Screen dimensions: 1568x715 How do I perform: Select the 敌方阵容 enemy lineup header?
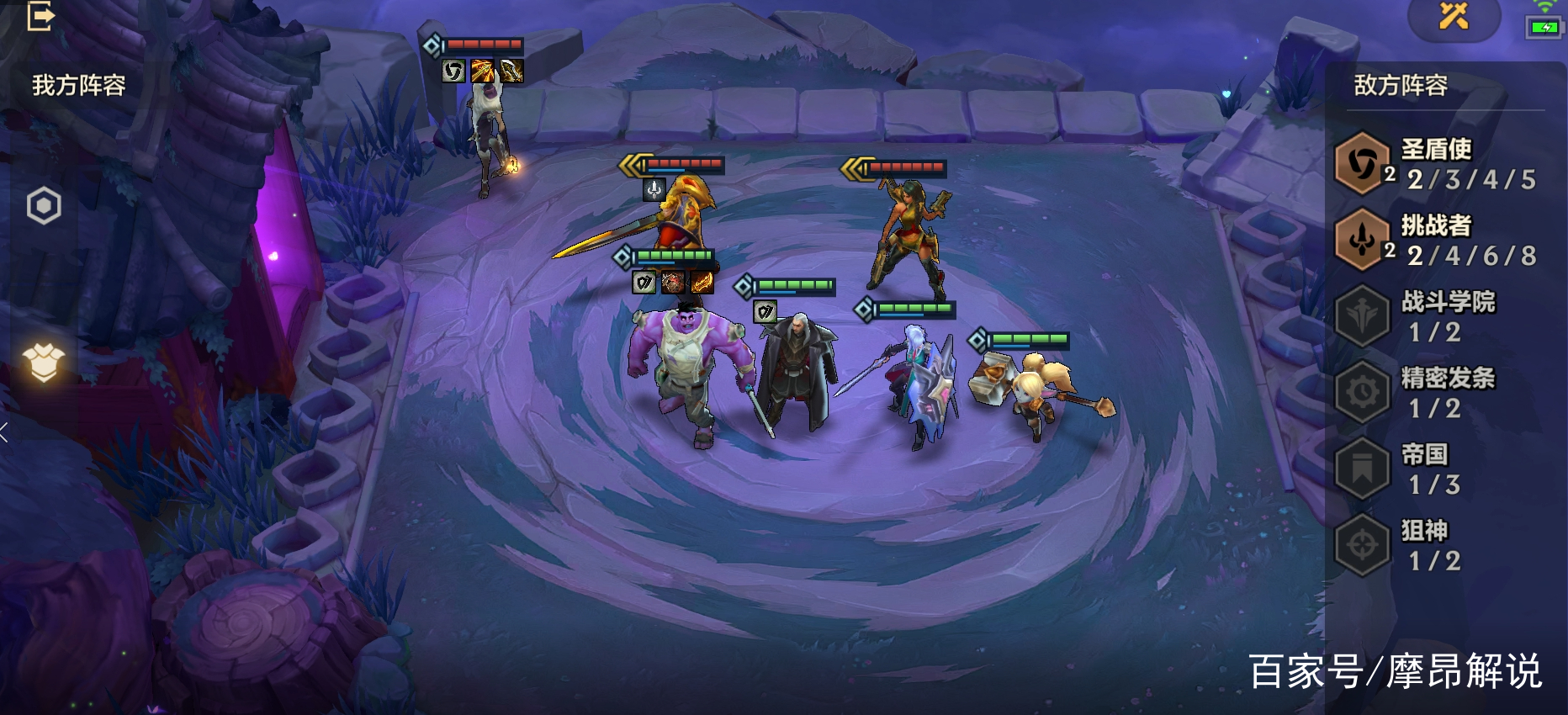click(1401, 85)
